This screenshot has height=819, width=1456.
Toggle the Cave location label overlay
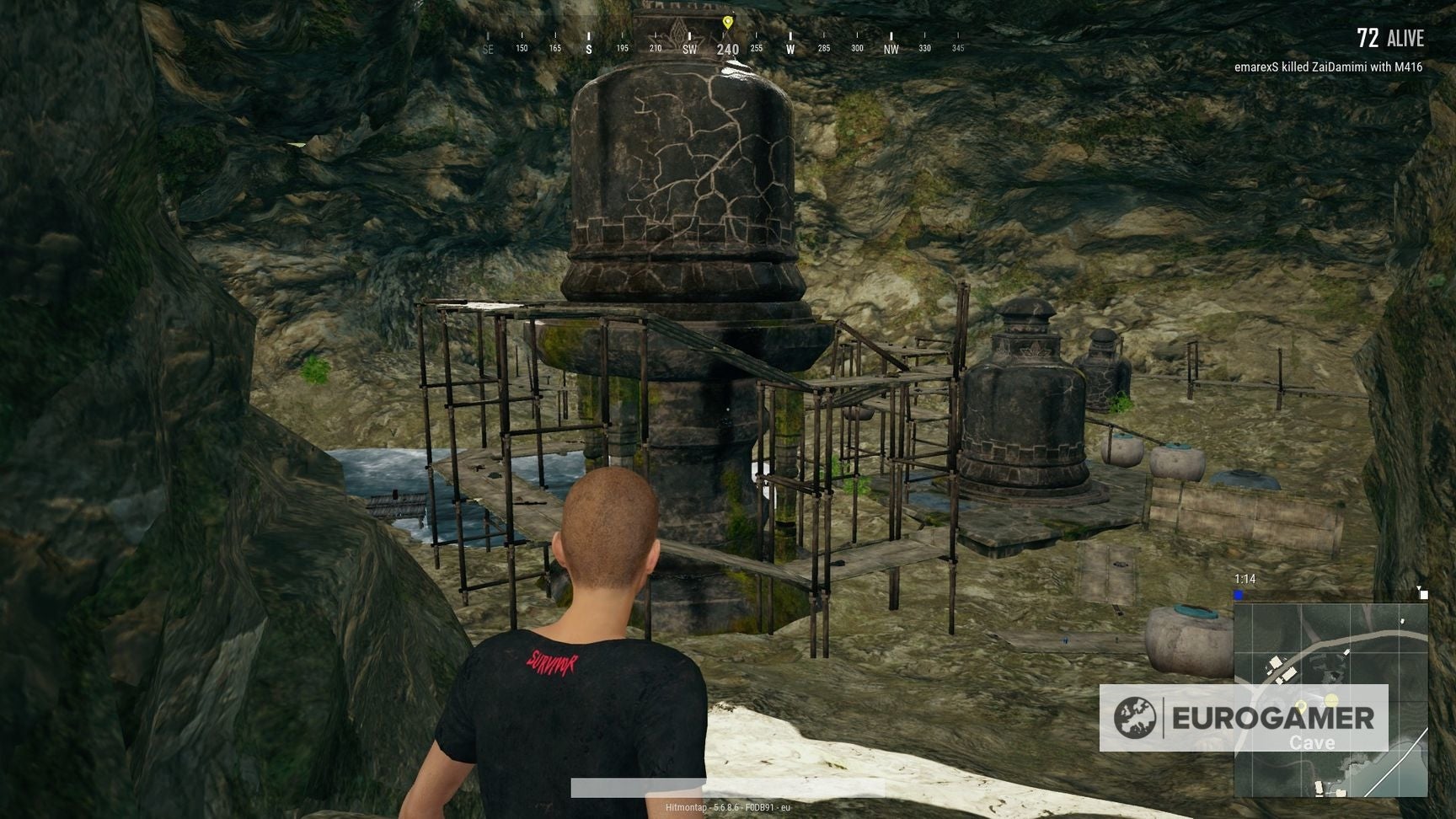point(1312,742)
